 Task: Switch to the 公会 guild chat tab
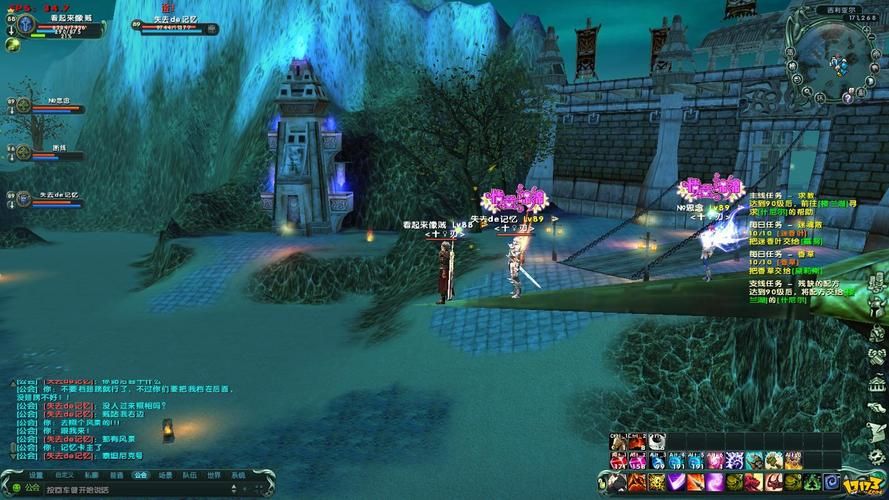point(140,475)
